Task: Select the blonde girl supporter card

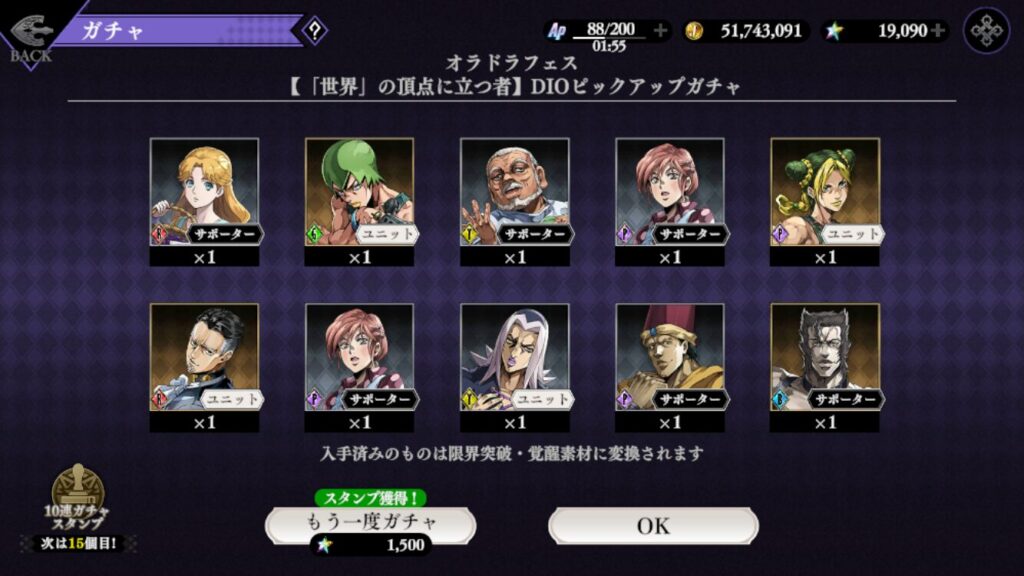Action: click(204, 191)
